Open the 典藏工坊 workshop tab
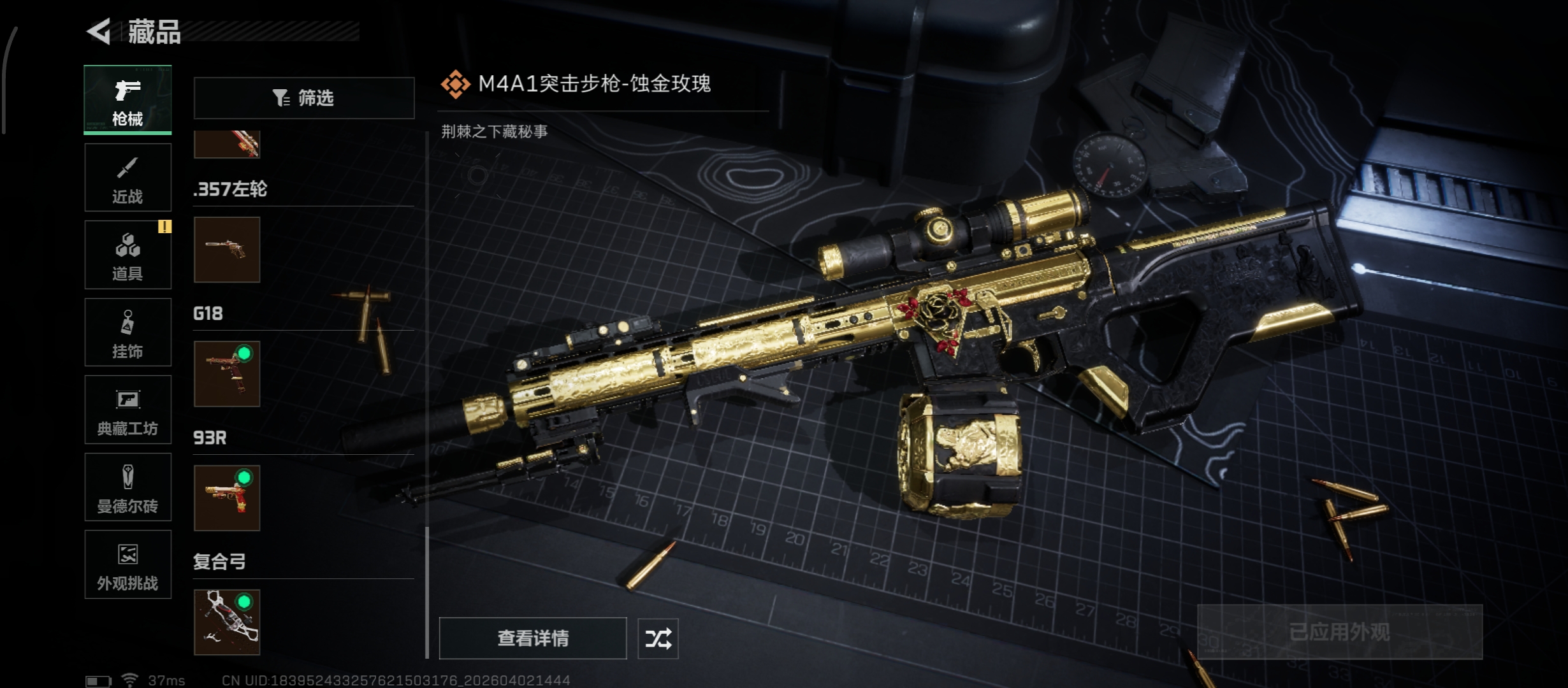Image resolution: width=1568 pixels, height=688 pixels. coord(127,410)
